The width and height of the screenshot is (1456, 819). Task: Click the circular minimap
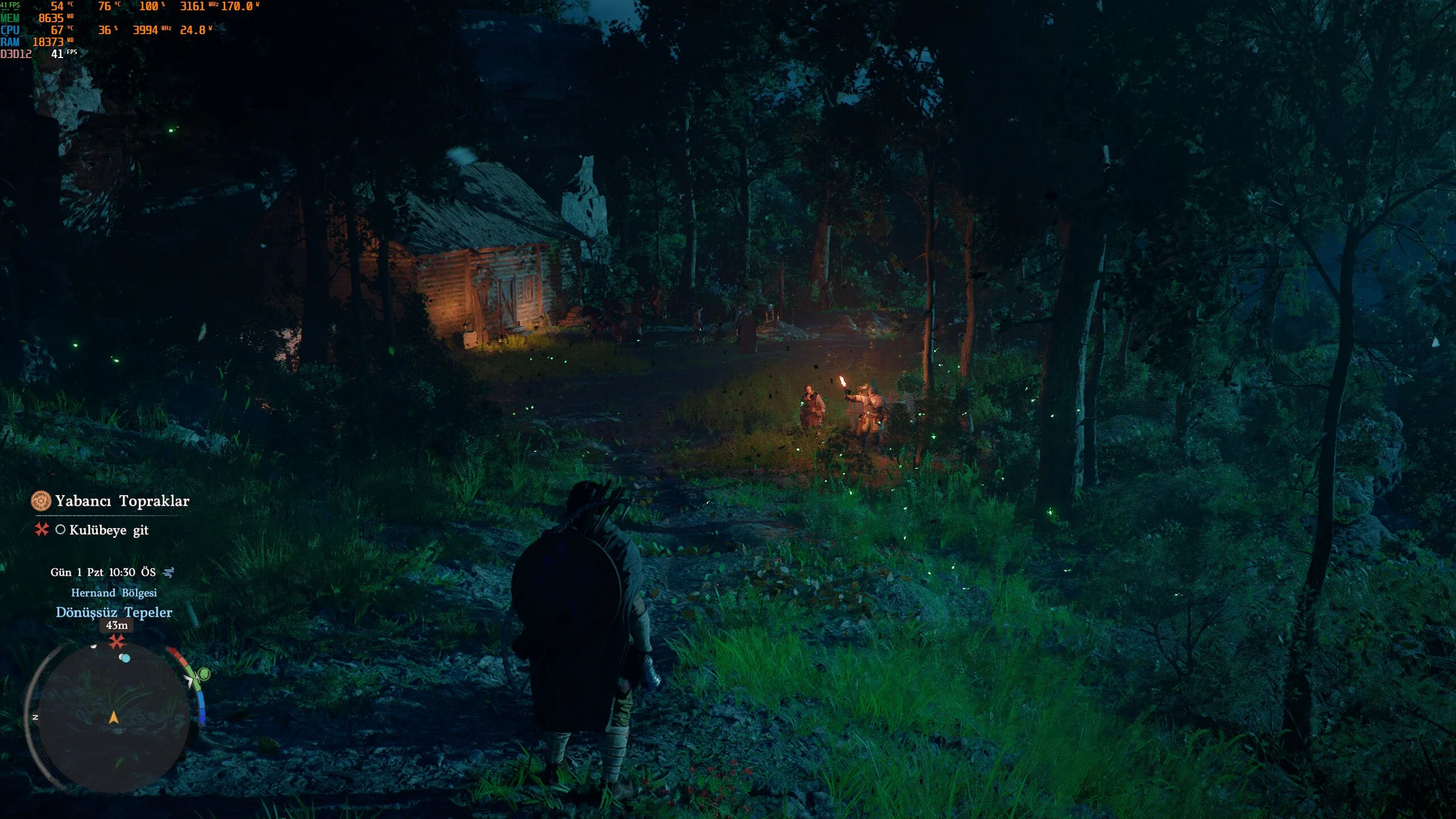click(113, 718)
